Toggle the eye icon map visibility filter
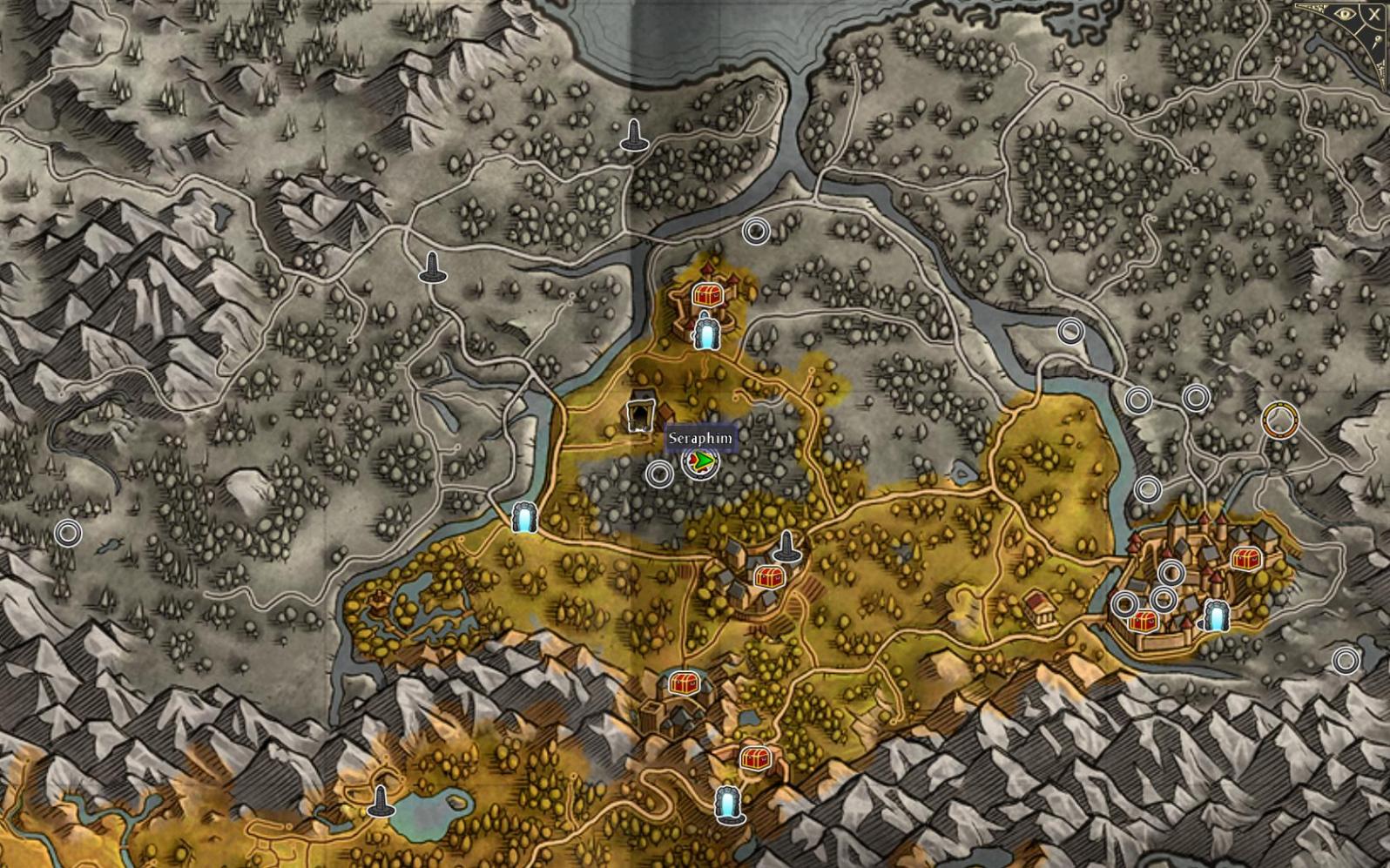The width and height of the screenshot is (1390, 868). [1346, 14]
